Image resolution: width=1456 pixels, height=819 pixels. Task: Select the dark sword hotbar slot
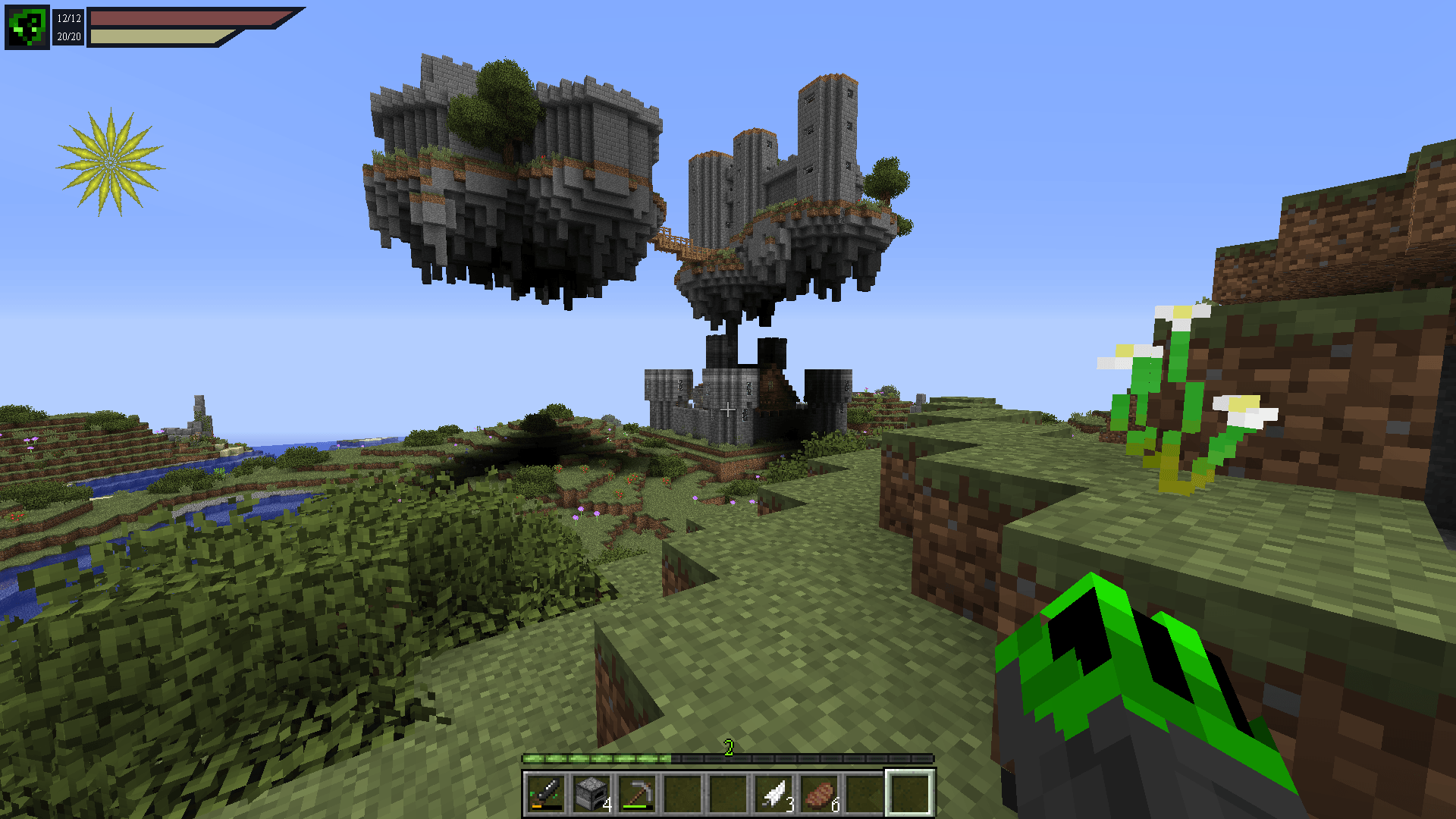tap(545, 793)
